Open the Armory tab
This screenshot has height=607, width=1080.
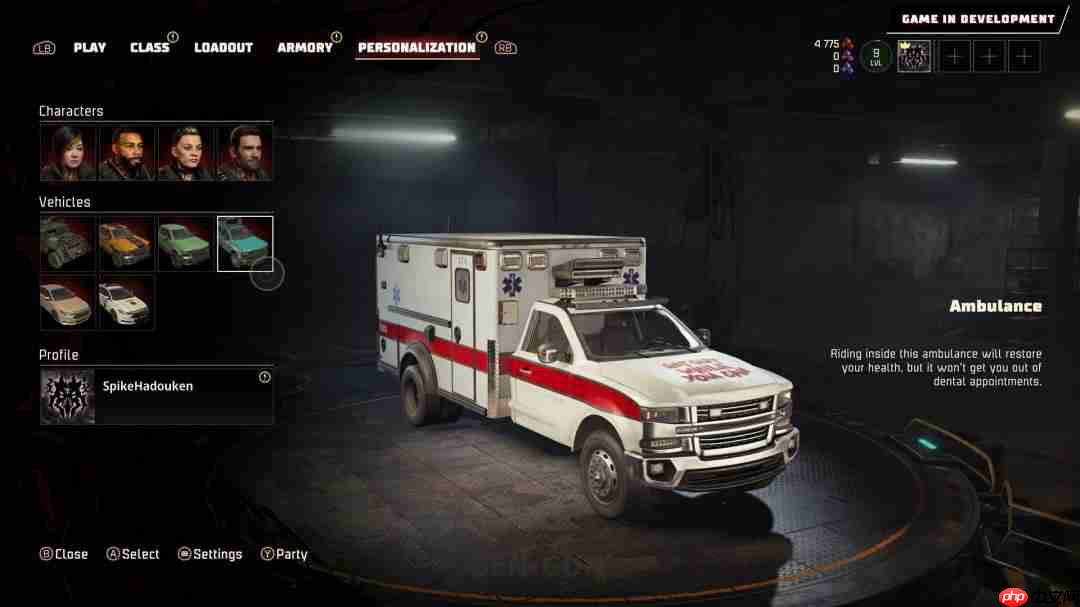pos(305,47)
